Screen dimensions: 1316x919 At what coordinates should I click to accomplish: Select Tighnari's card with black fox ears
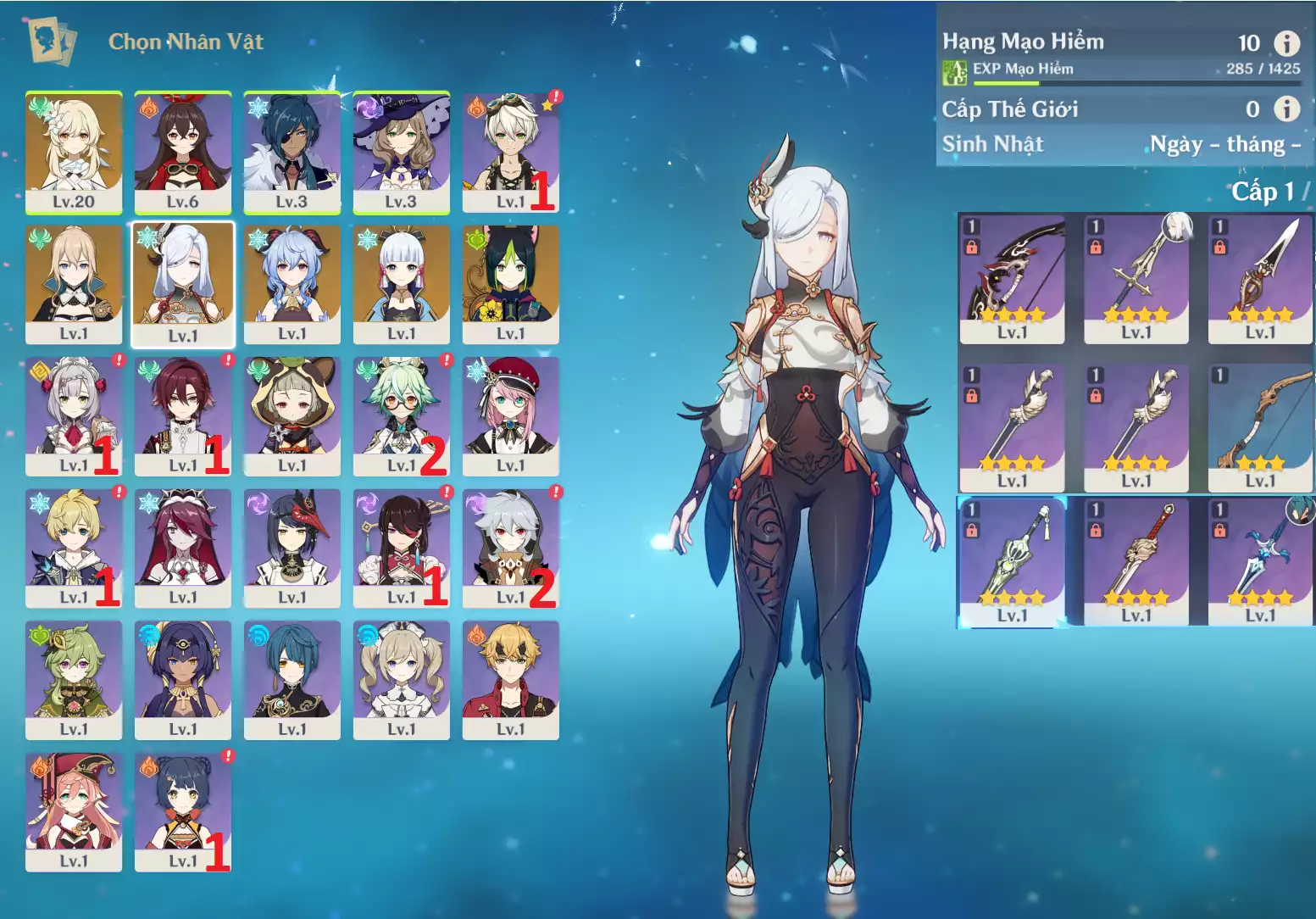tap(510, 284)
